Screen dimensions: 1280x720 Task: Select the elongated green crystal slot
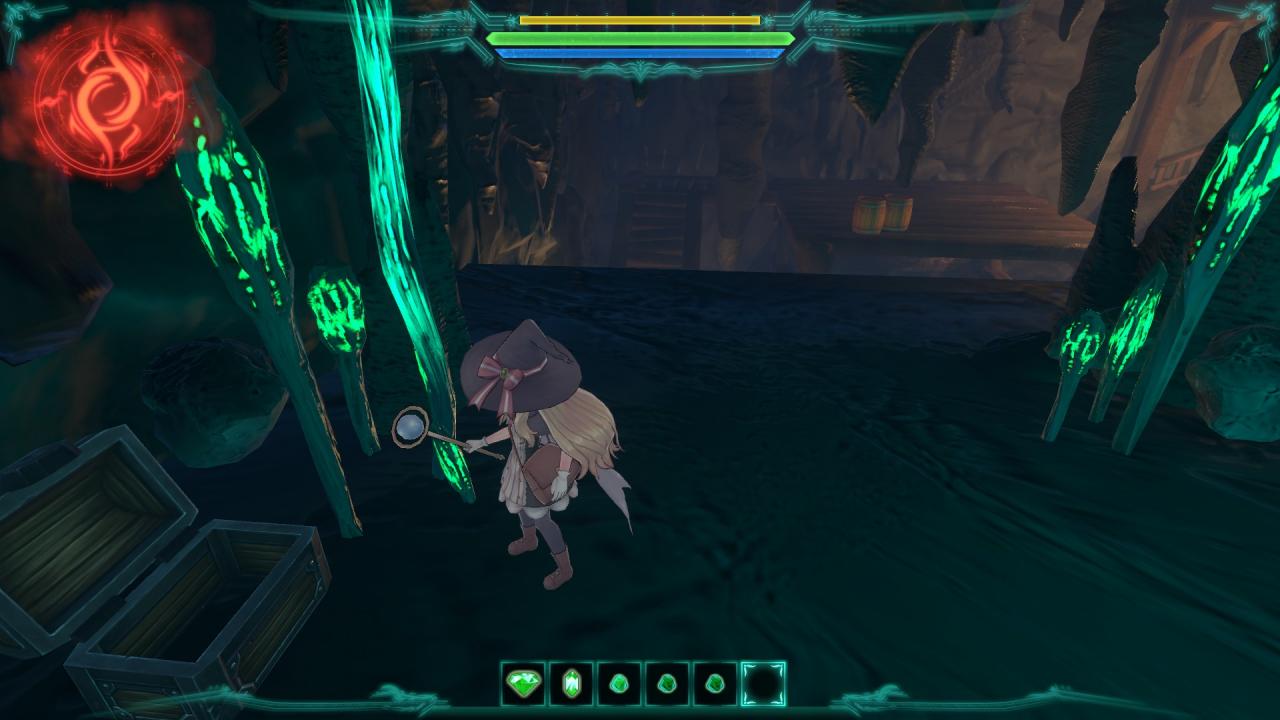click(571, 684)
